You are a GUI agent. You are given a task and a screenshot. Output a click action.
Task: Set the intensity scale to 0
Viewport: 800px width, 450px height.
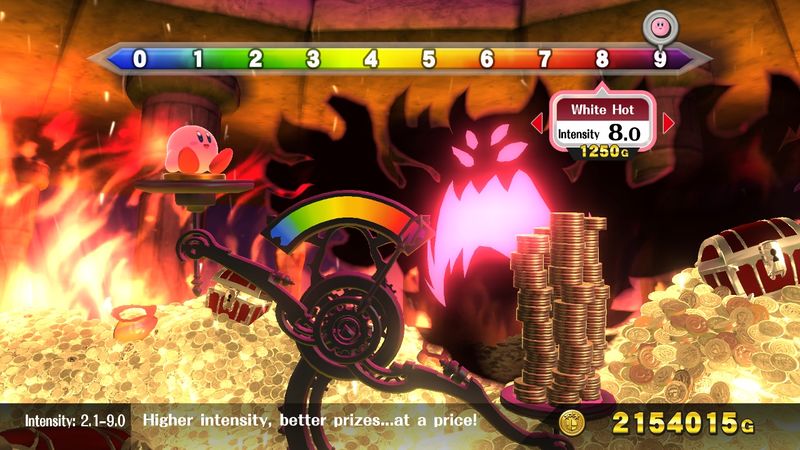139,59
